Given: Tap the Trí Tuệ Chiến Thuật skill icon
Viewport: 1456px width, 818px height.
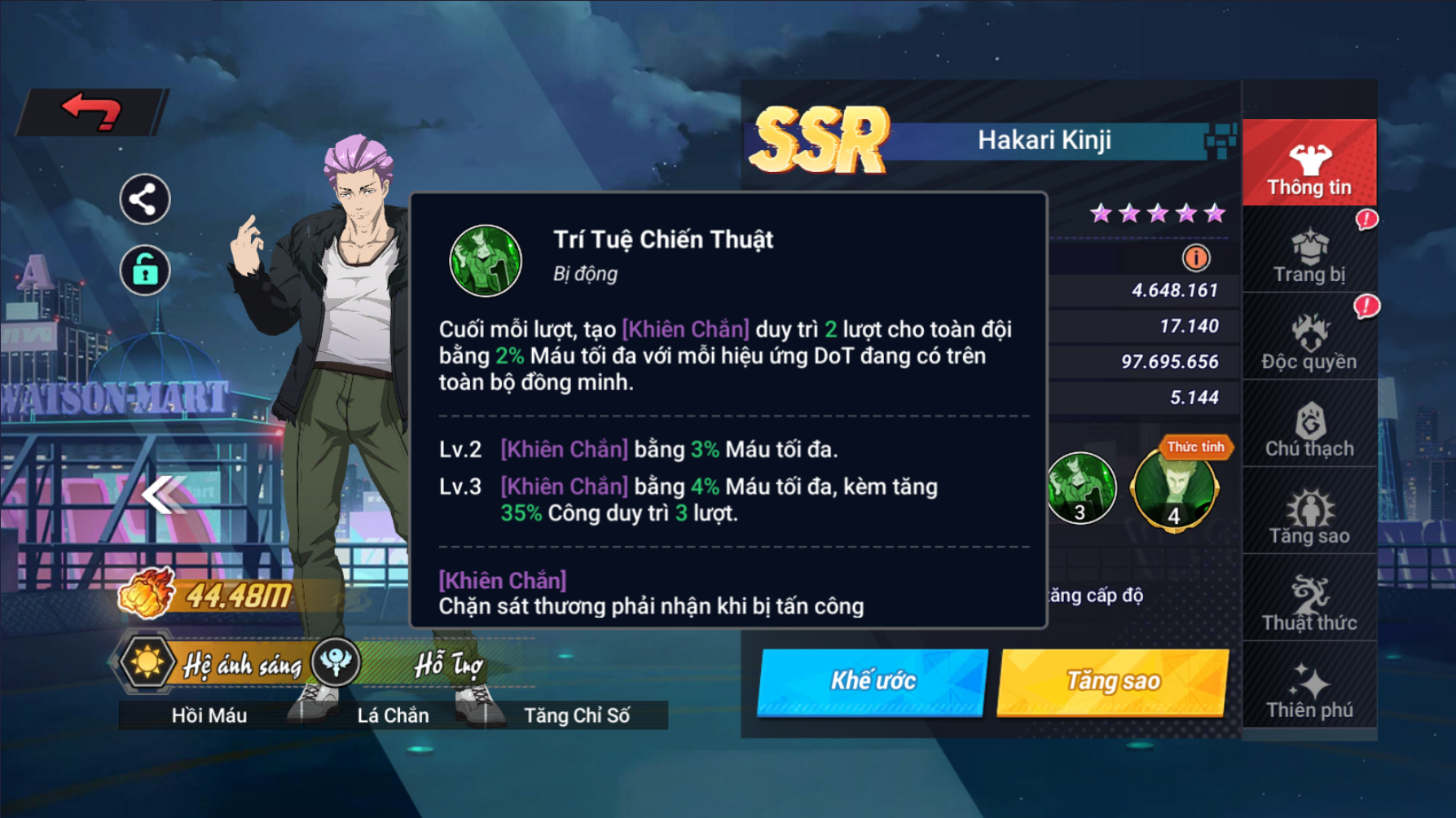Looking at the screenshot, I should 486,261.
